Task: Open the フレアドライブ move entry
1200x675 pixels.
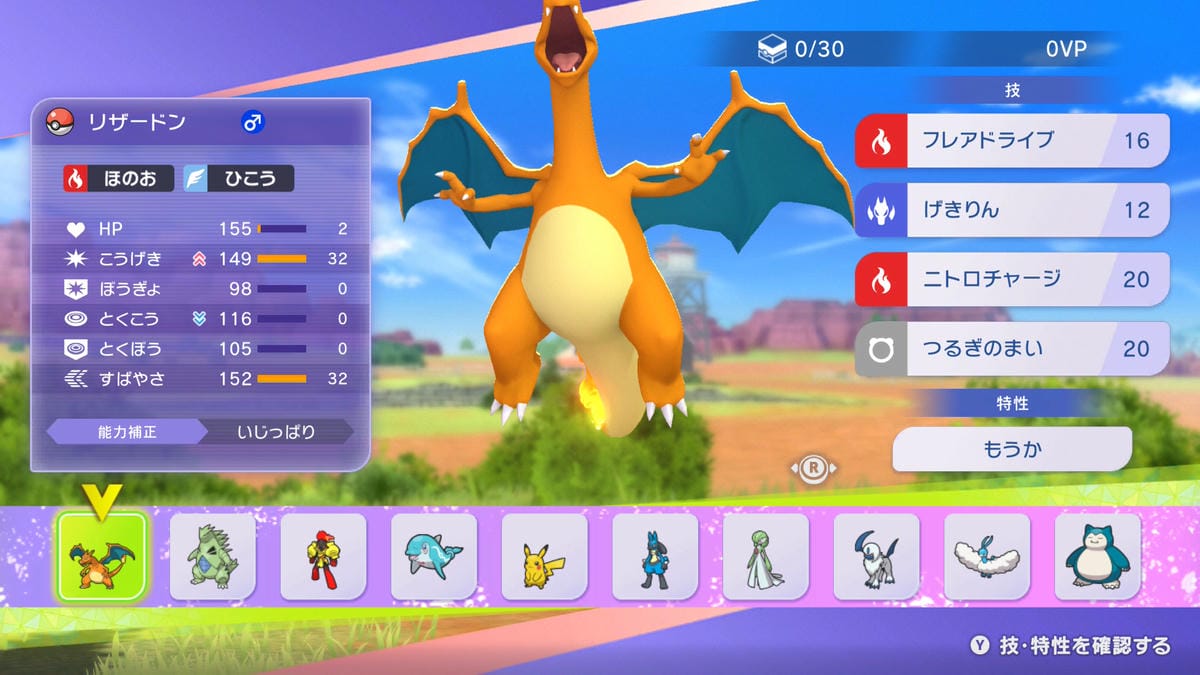Action: point(1012,140)
